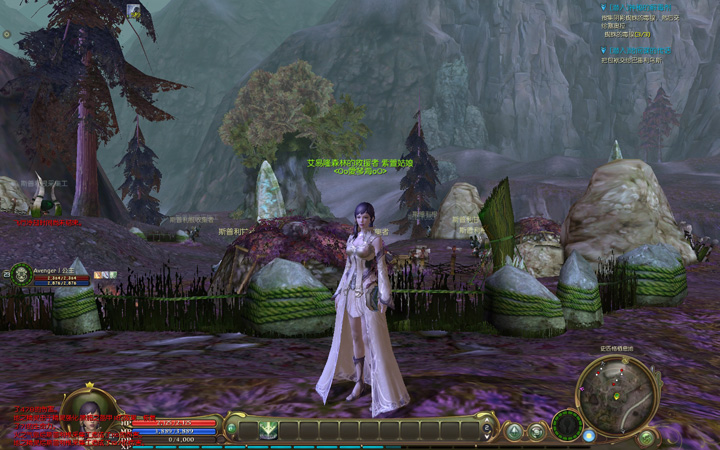Click the green gem left of the hotbar
Screen dimensions: 720x450
tap(231, 429)
